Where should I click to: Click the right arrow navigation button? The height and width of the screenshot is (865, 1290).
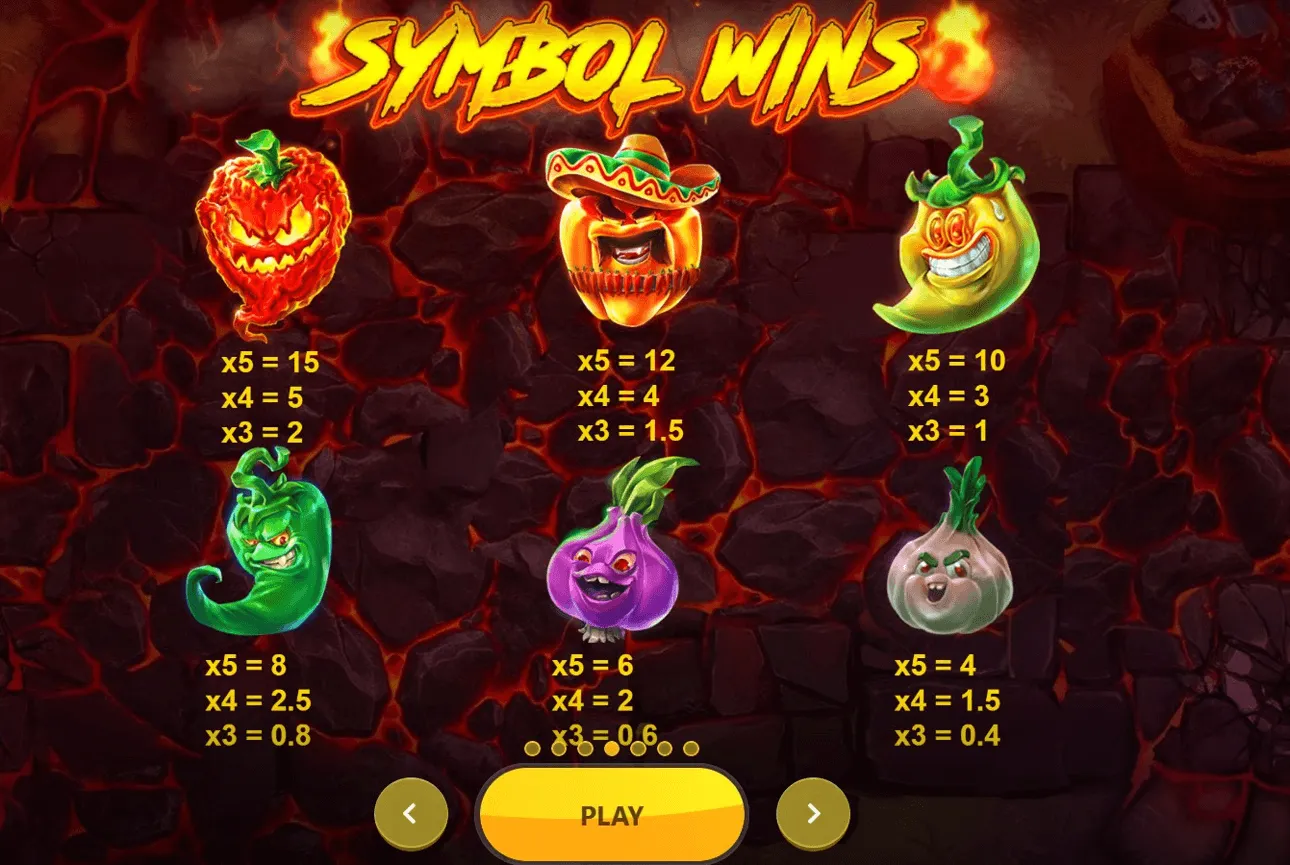pos(812,813)
